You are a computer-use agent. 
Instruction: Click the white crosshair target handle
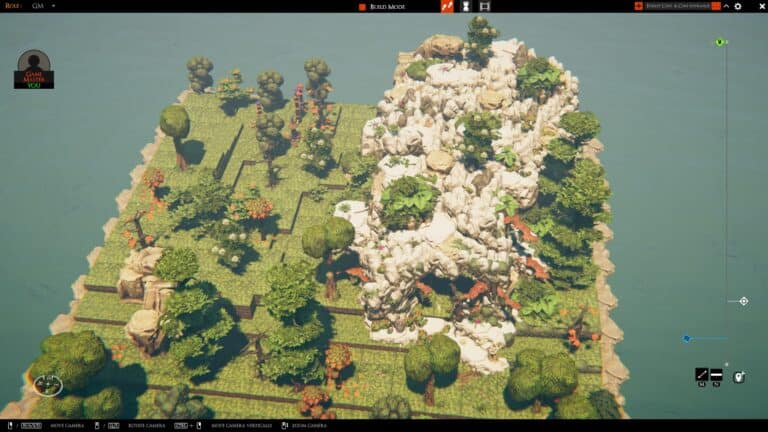(743, 301)
